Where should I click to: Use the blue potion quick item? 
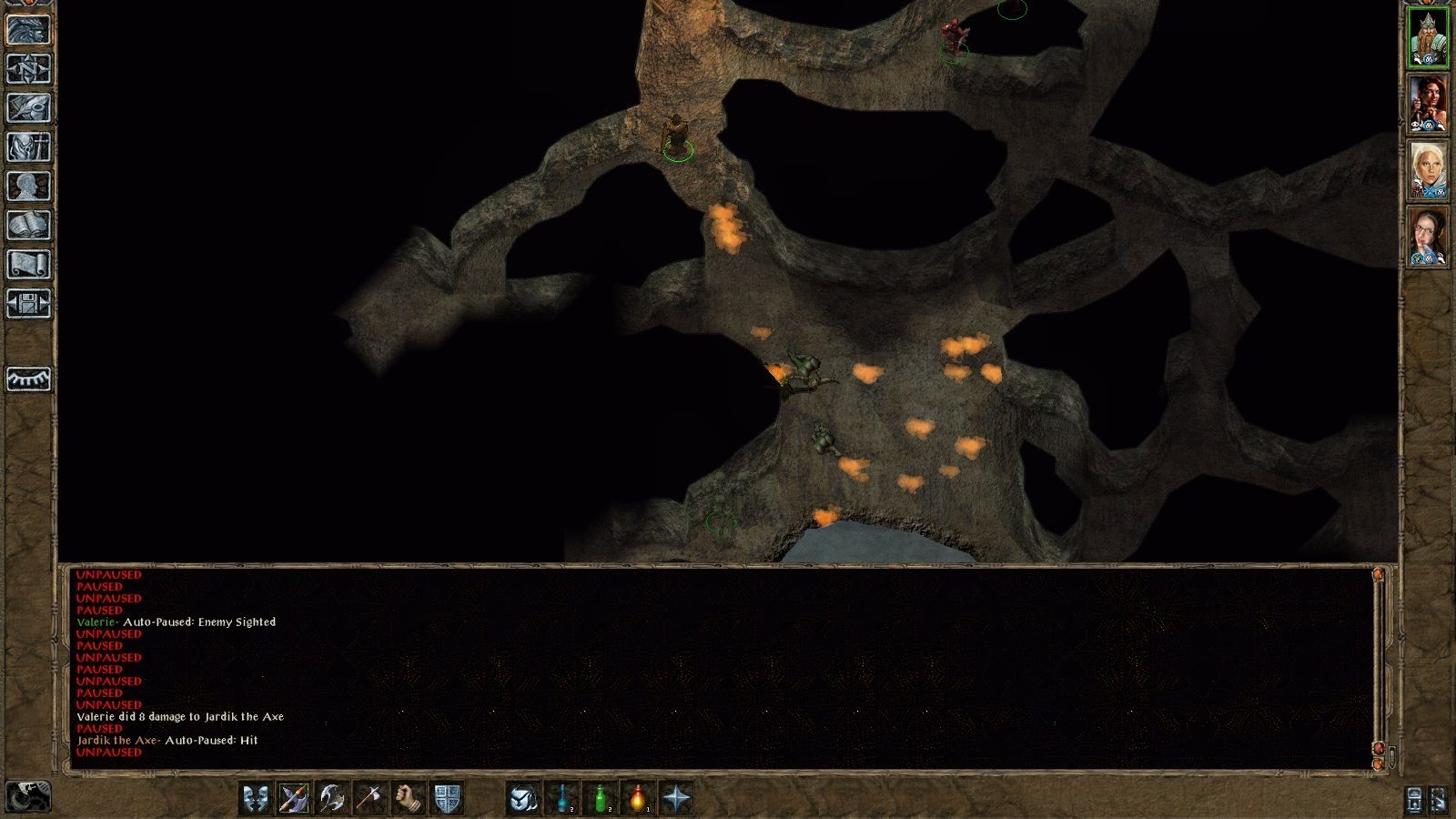[562, 798]
